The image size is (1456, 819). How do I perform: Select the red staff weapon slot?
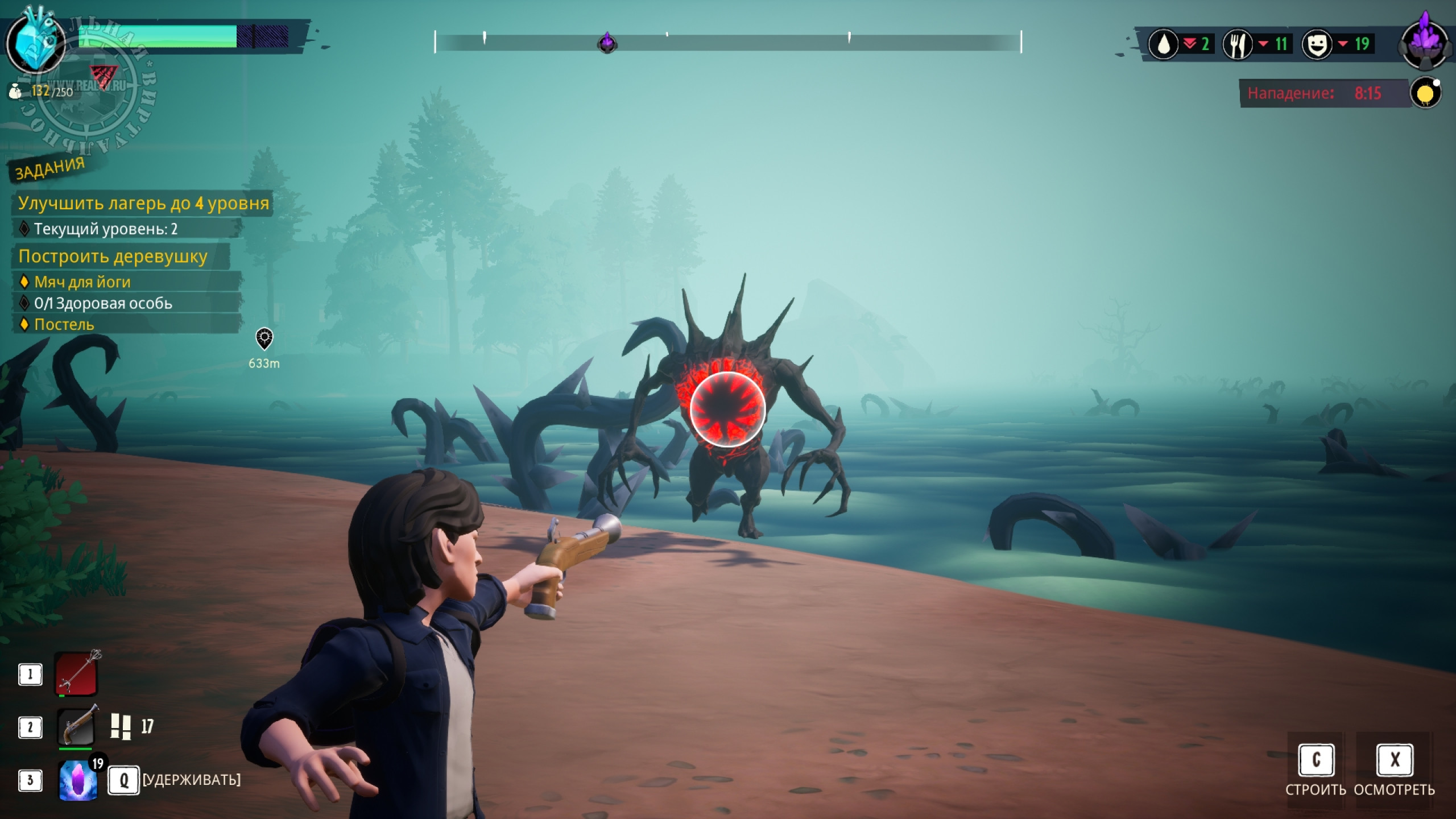(x=77, y=674)
